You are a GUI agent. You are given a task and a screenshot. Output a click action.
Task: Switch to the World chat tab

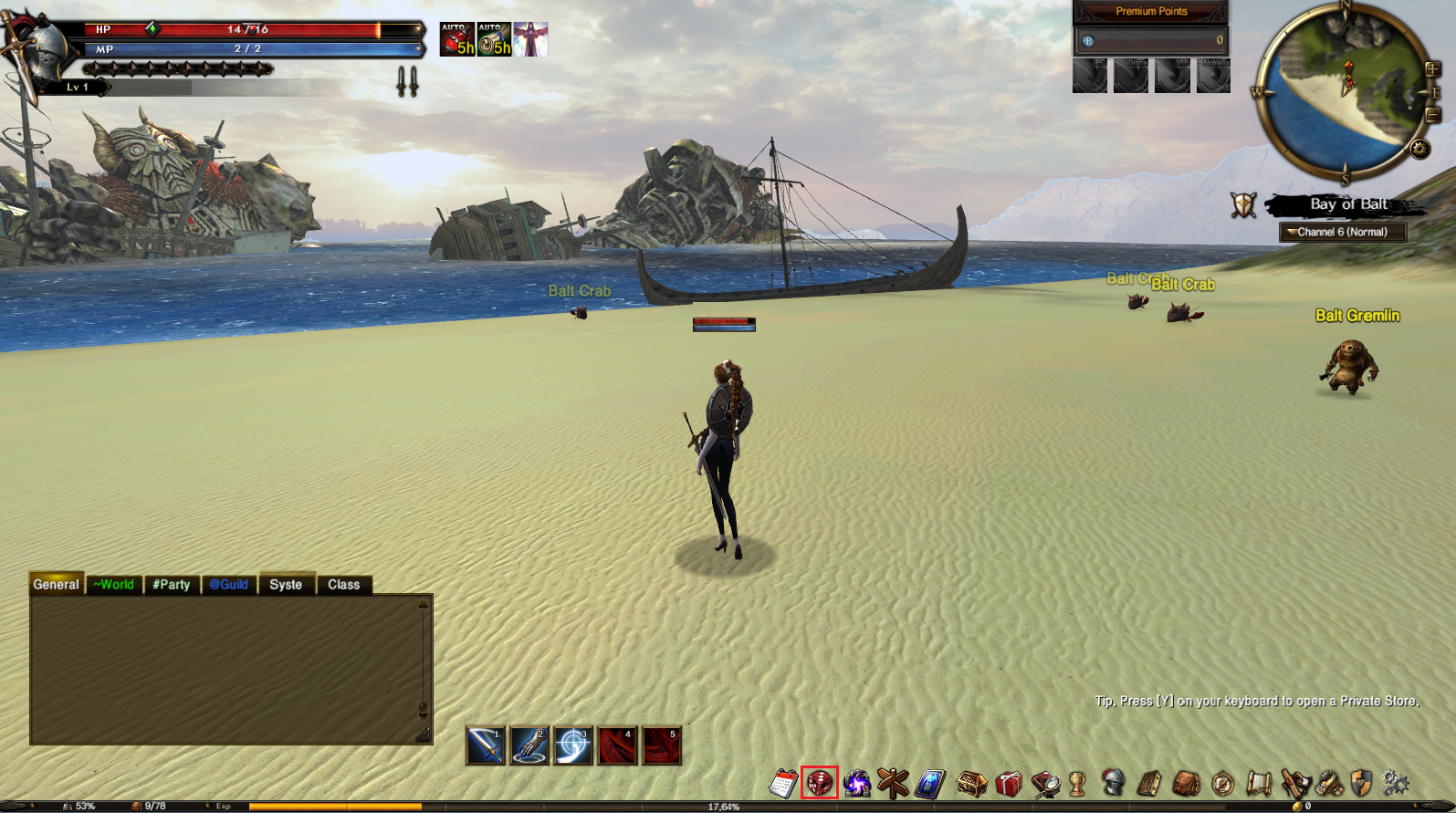click(113, 585)
